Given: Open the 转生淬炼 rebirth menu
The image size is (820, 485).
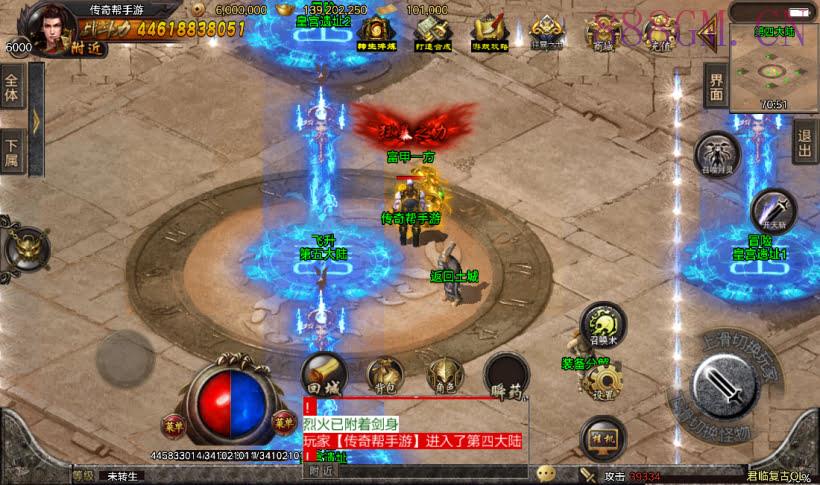Looking at the screenshot, I should (375, 32).
